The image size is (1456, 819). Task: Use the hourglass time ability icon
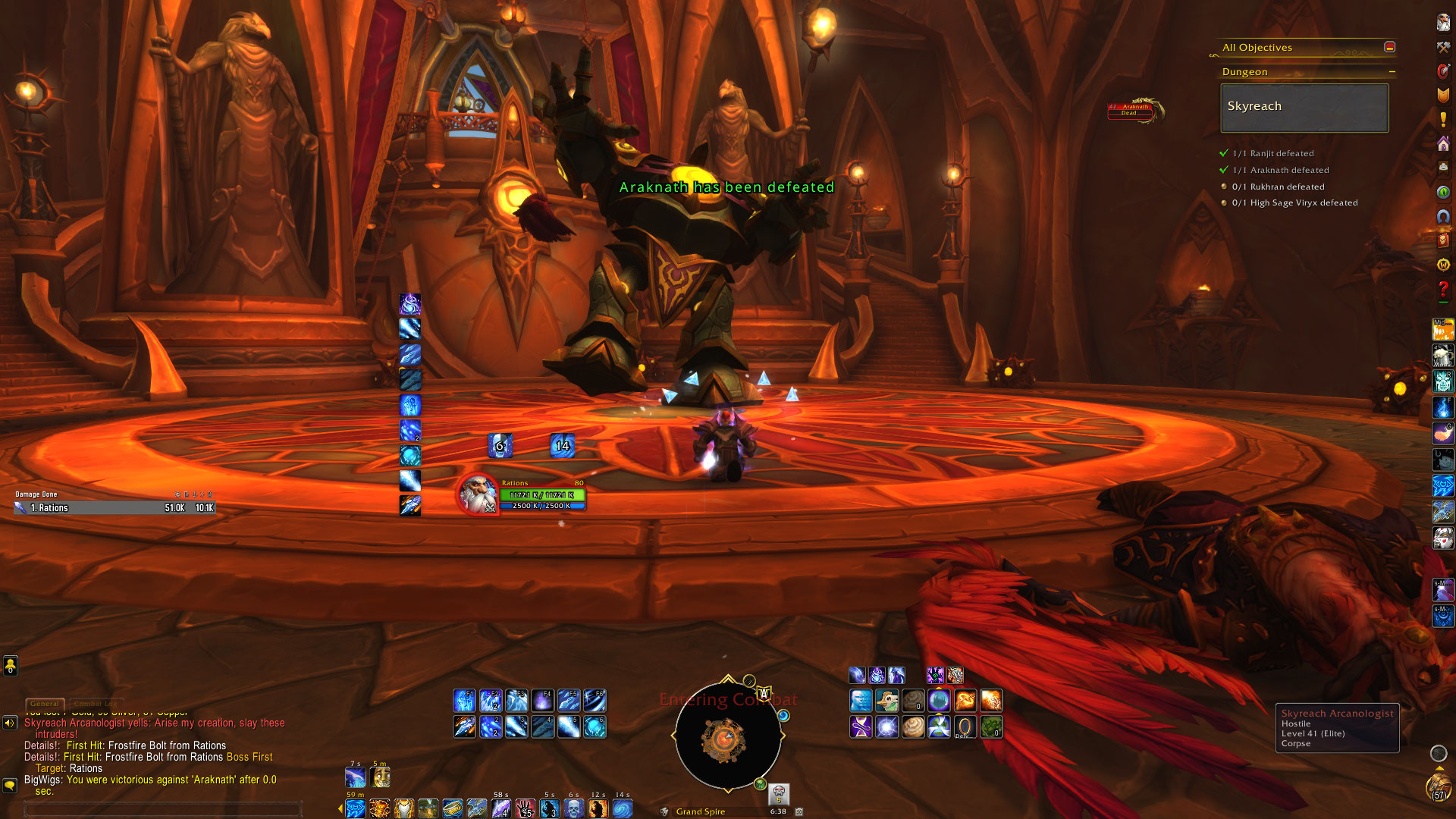(x=861, y=726)
